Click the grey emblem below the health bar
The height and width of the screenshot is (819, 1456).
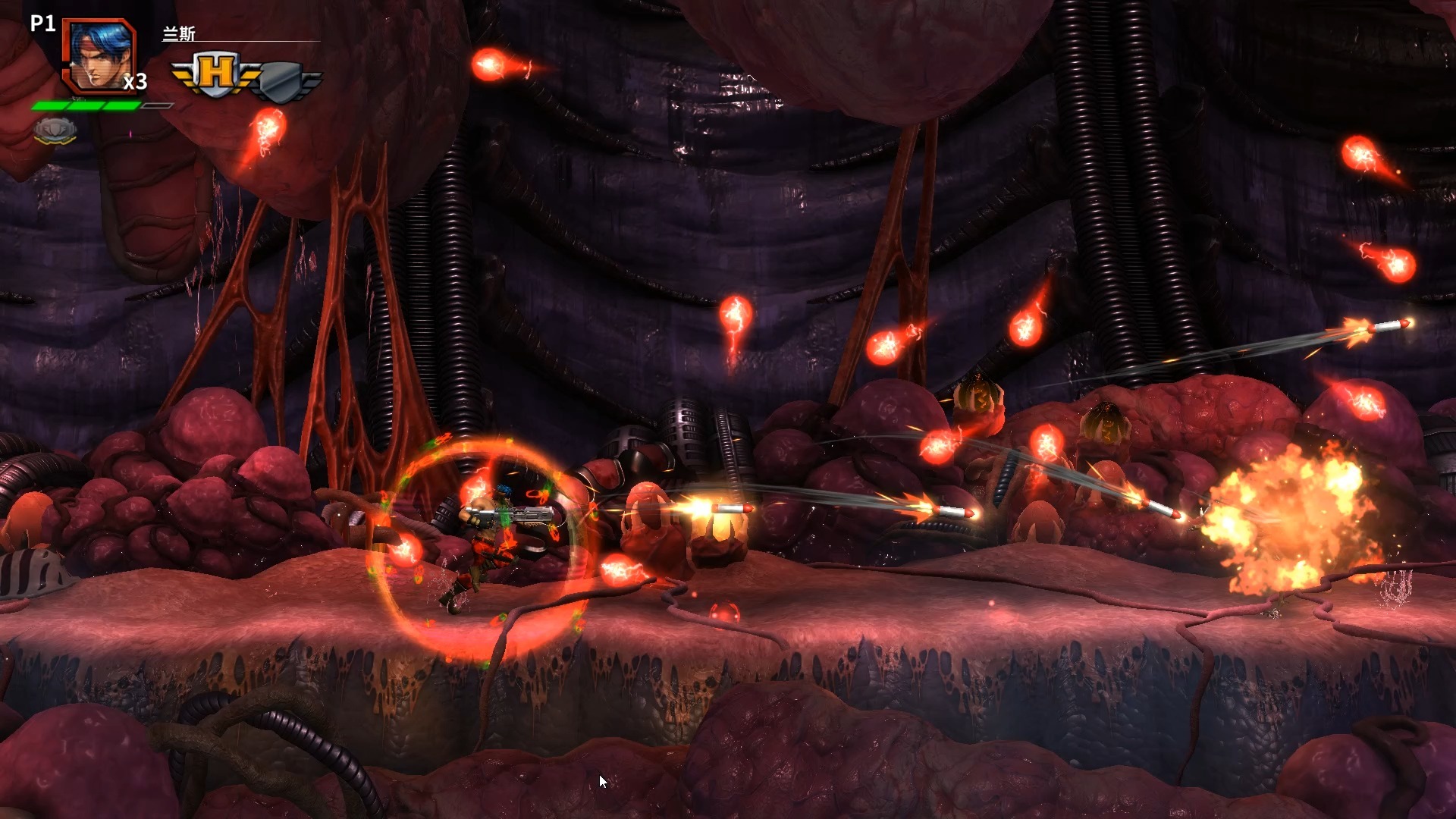(x=55, y=130)
